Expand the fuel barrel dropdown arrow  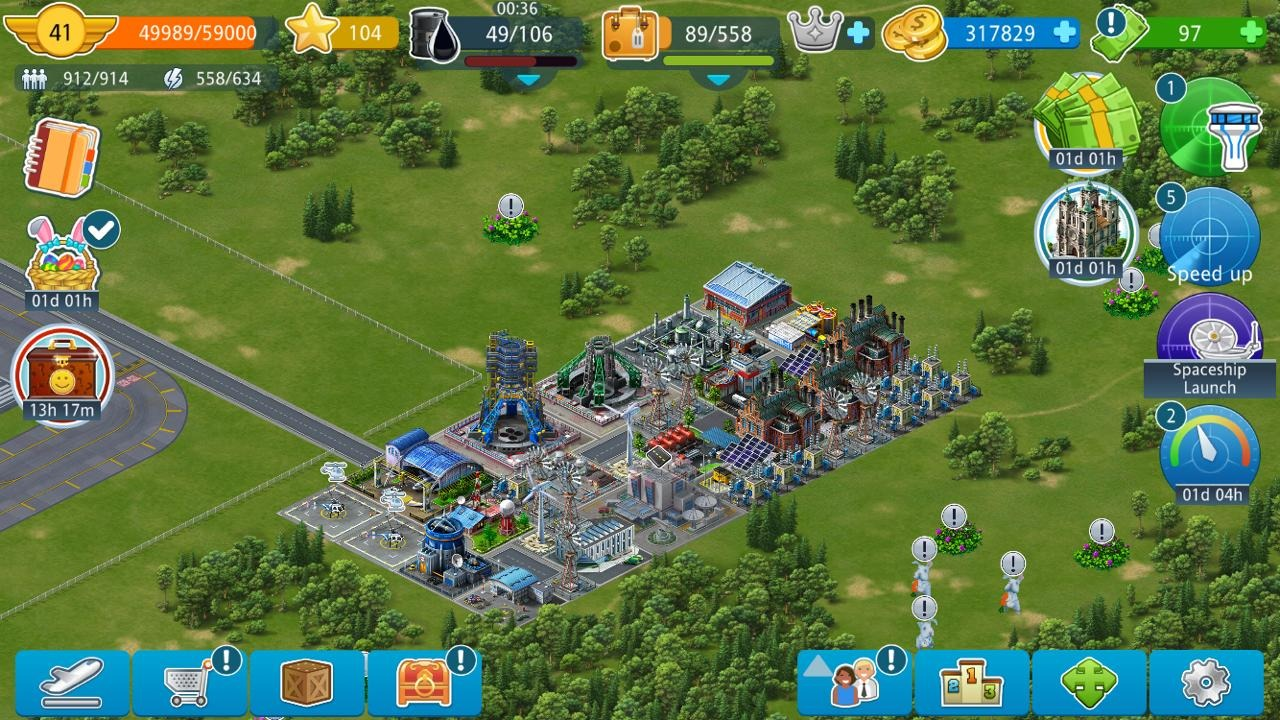point(528,78)
